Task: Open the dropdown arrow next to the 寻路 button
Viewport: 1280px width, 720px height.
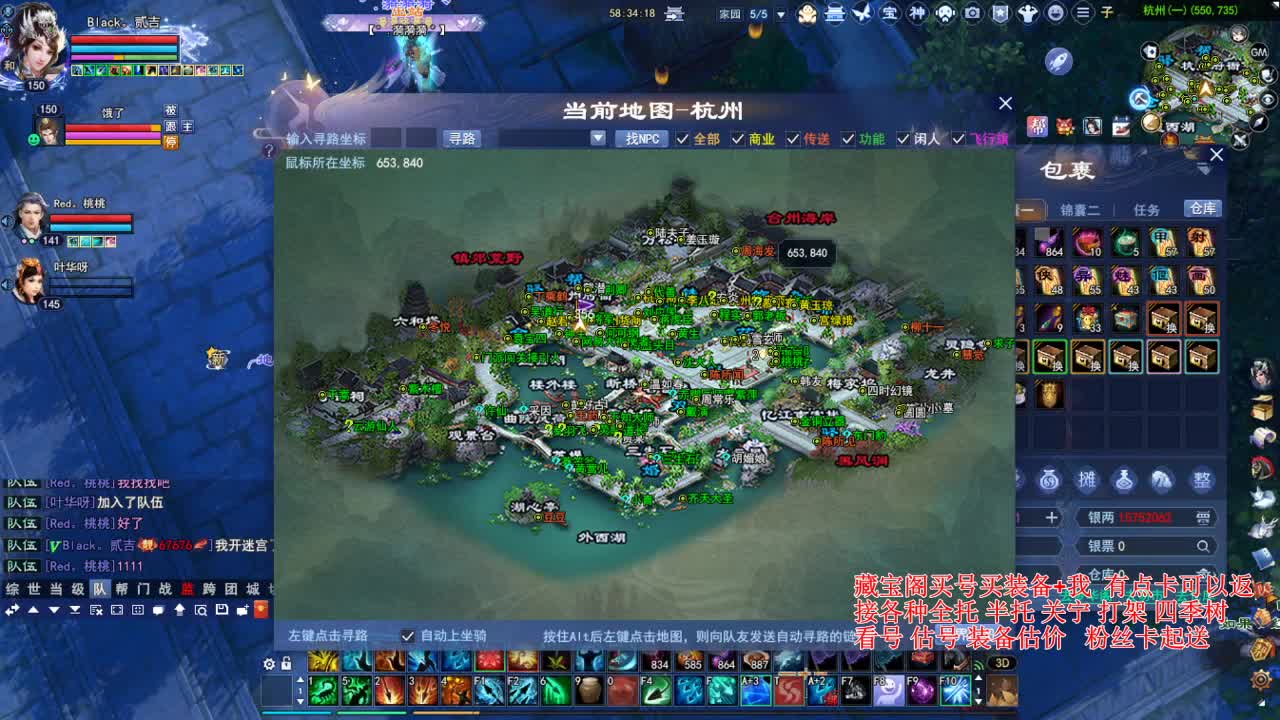Action: 597,137
